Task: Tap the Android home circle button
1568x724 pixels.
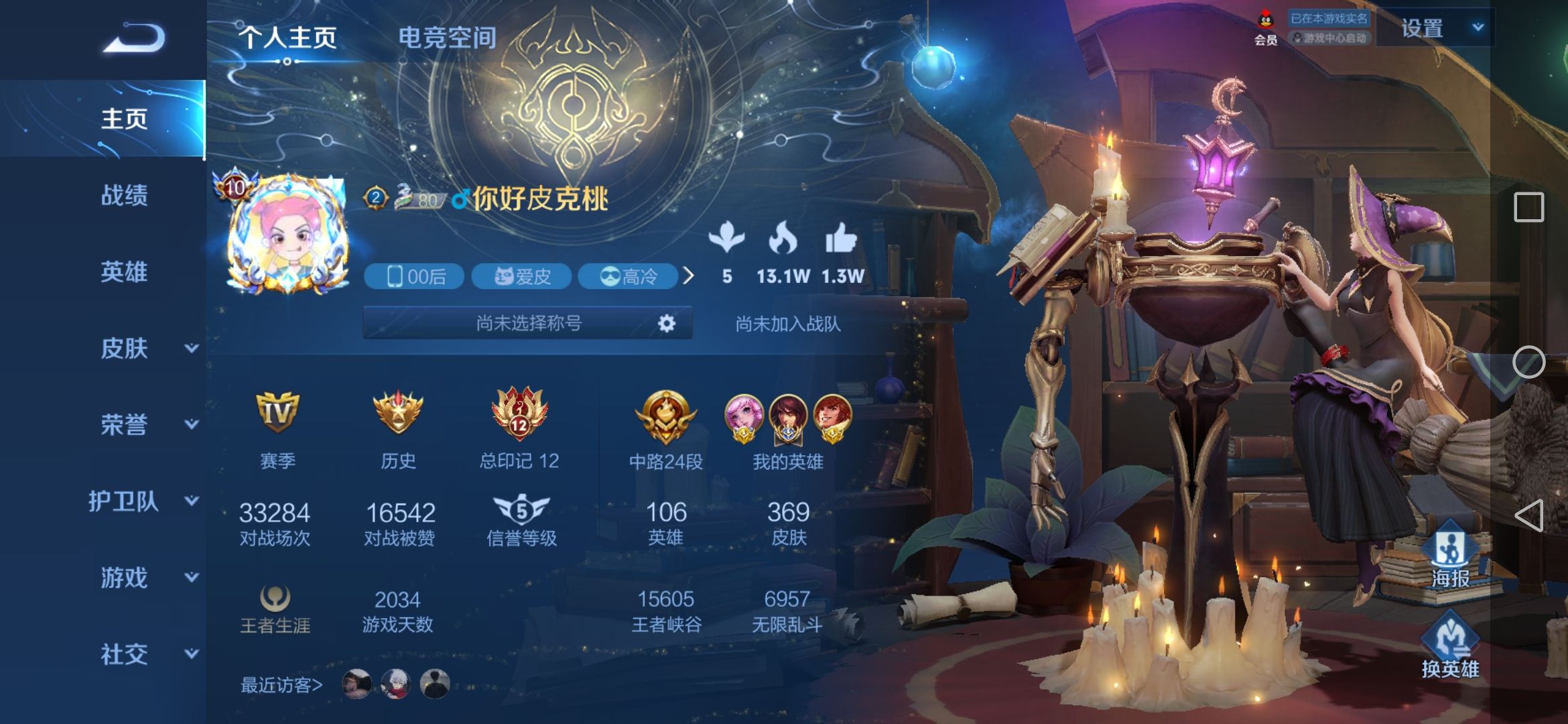Action: 1528,362
